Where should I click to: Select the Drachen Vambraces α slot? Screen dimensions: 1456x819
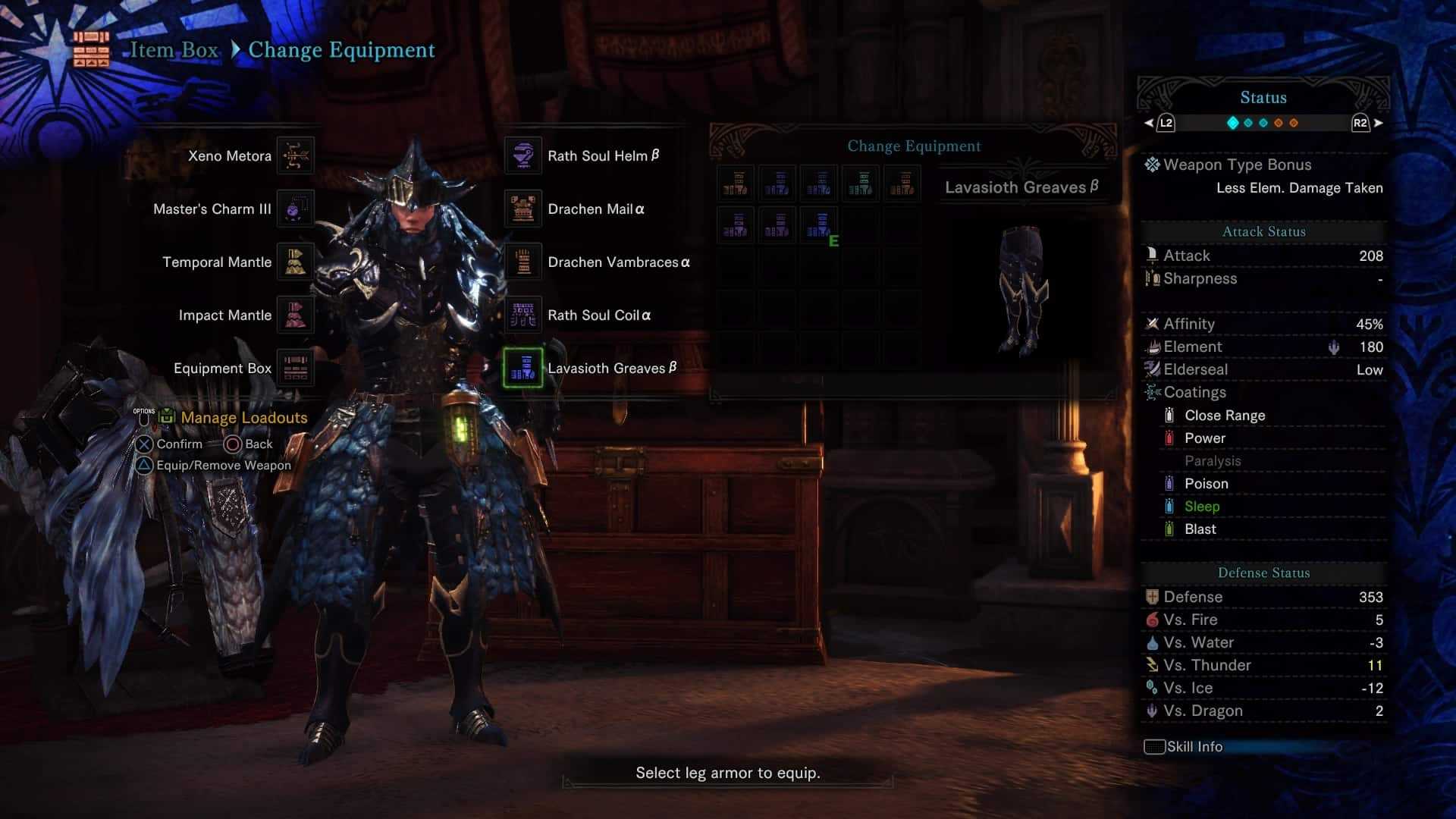[523, 262]
